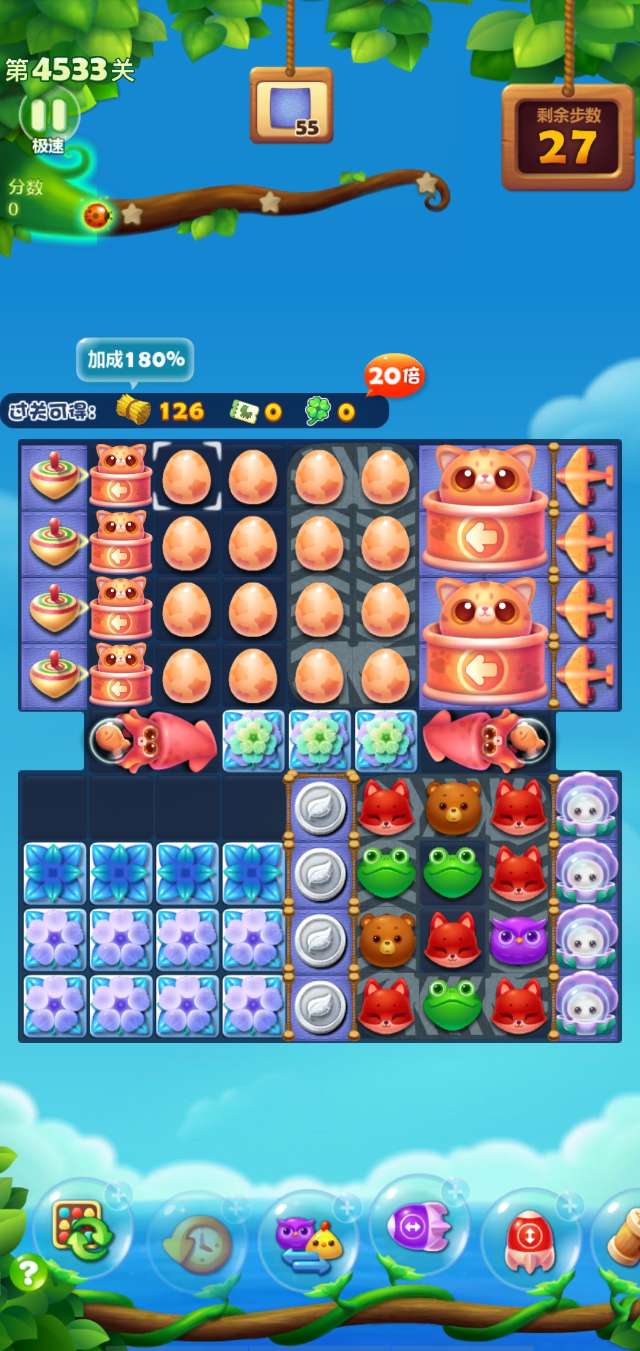Select the purple owl tile
This screenshot has height=1351, width=640.
(x=518, y=939)
